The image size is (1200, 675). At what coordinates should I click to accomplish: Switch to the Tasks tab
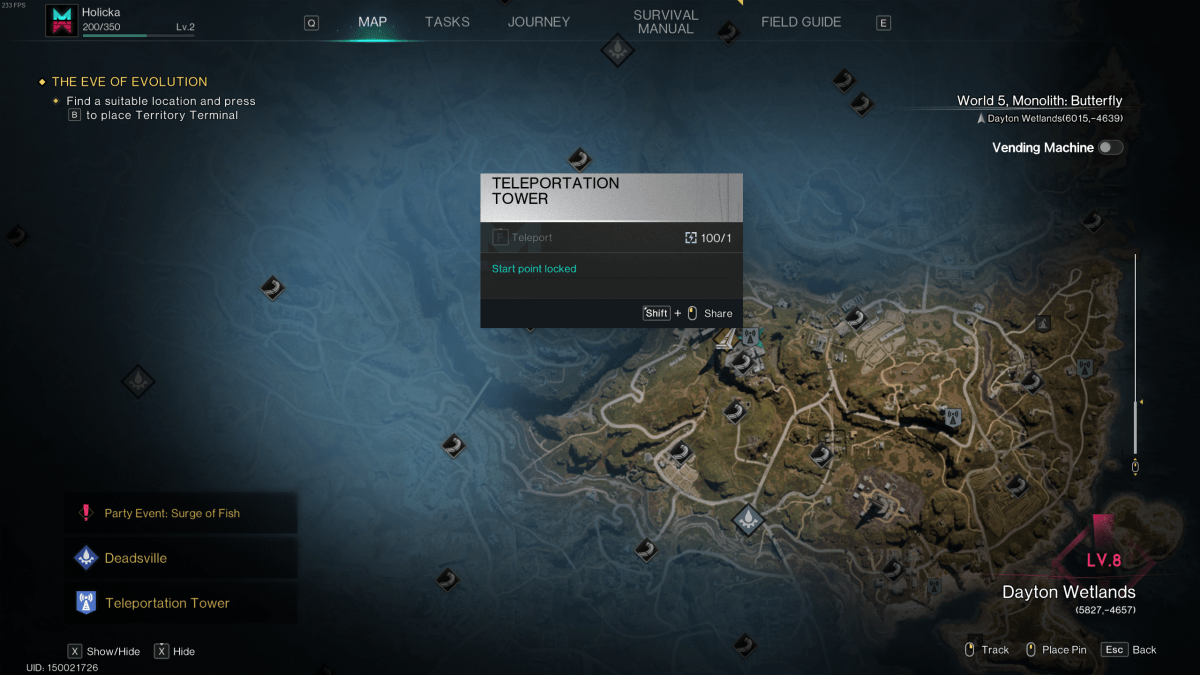coord(447,22)
